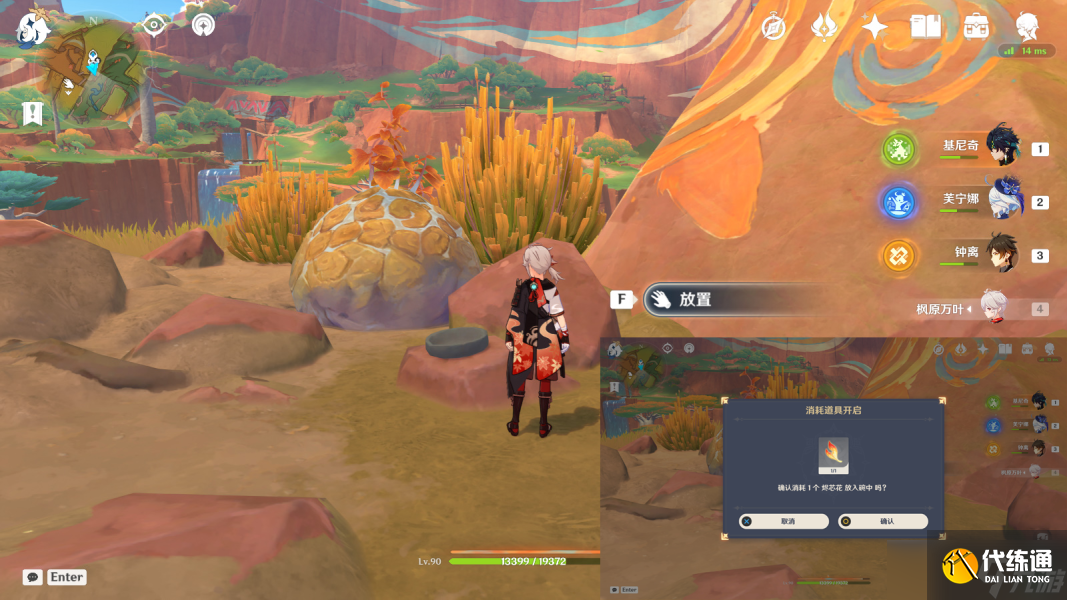Click 确认 to confirm placing 烬芯花
This screenshot has height=600, width=1067.
point(883,521)
